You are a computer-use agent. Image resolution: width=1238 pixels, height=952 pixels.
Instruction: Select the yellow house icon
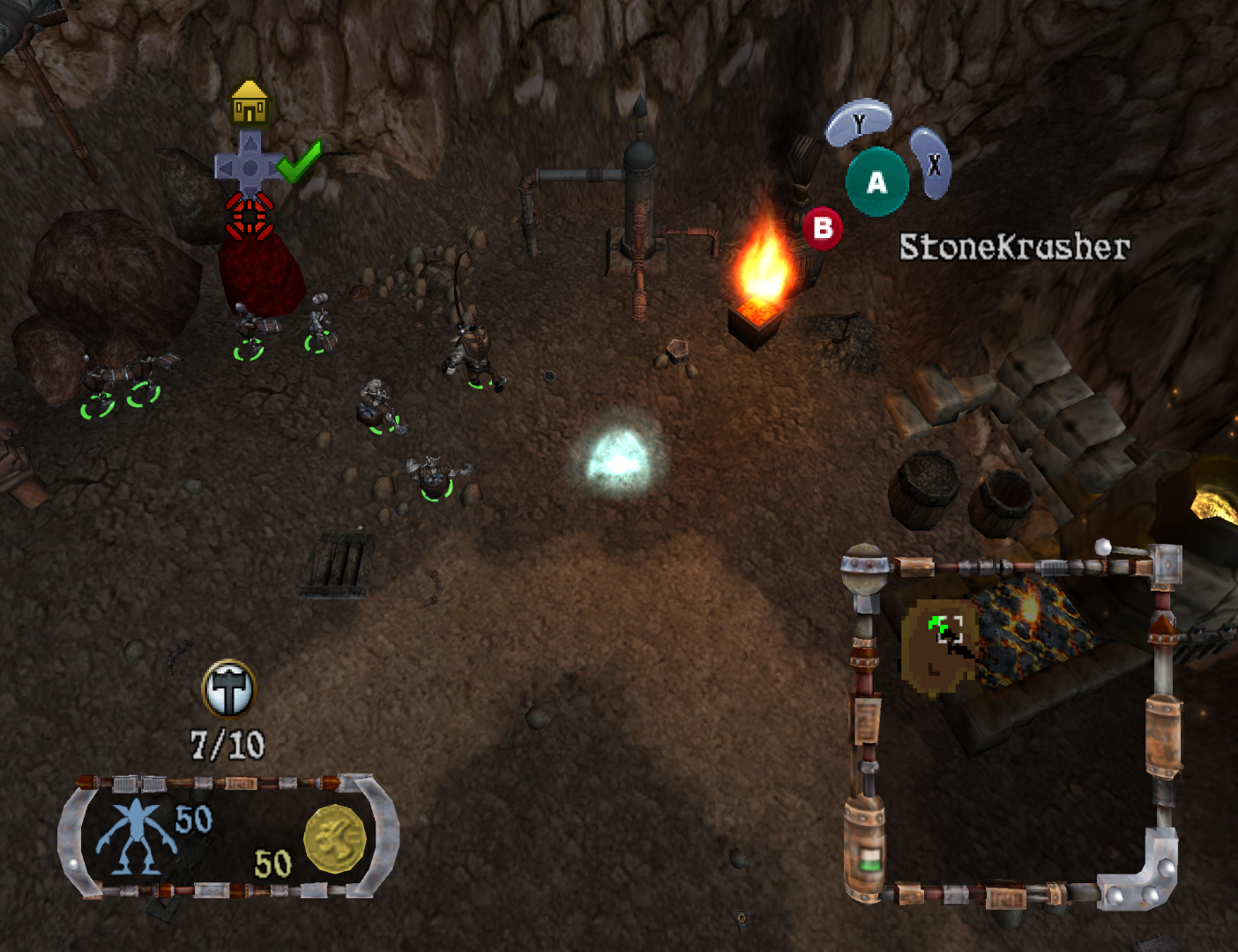[250, 104]
